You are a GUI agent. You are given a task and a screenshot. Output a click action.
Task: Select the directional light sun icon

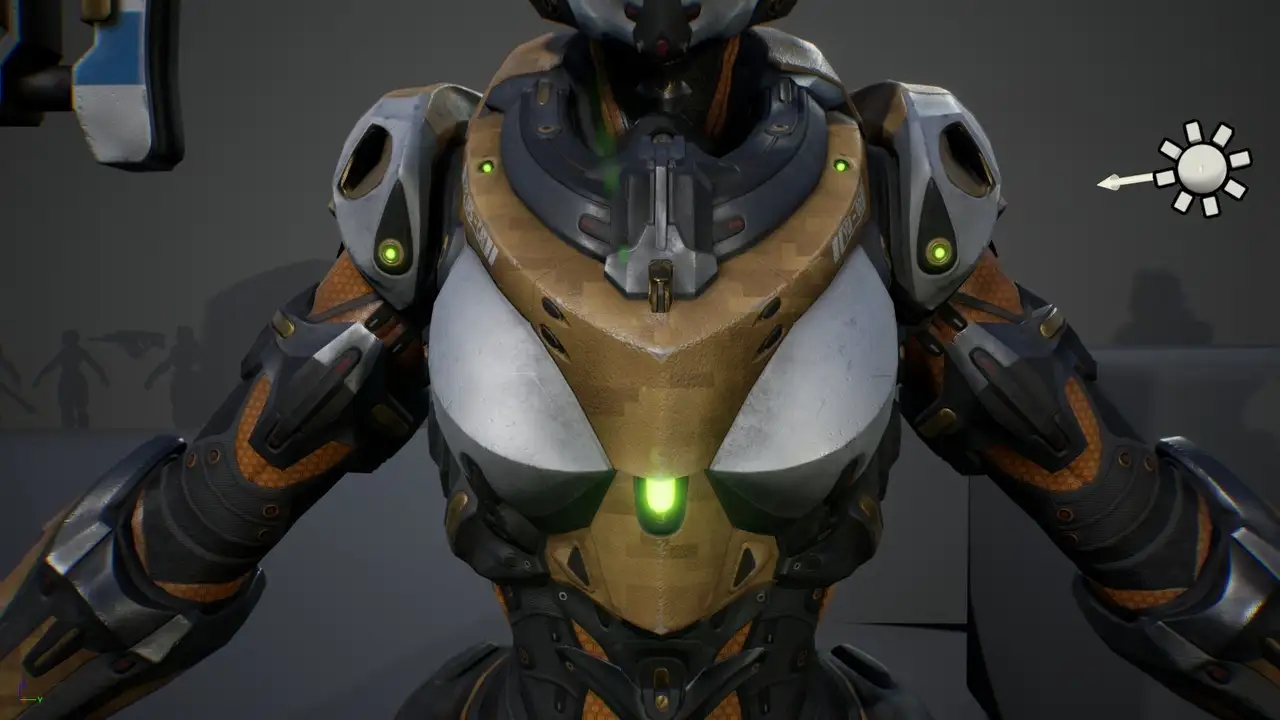click(1202, 168)
